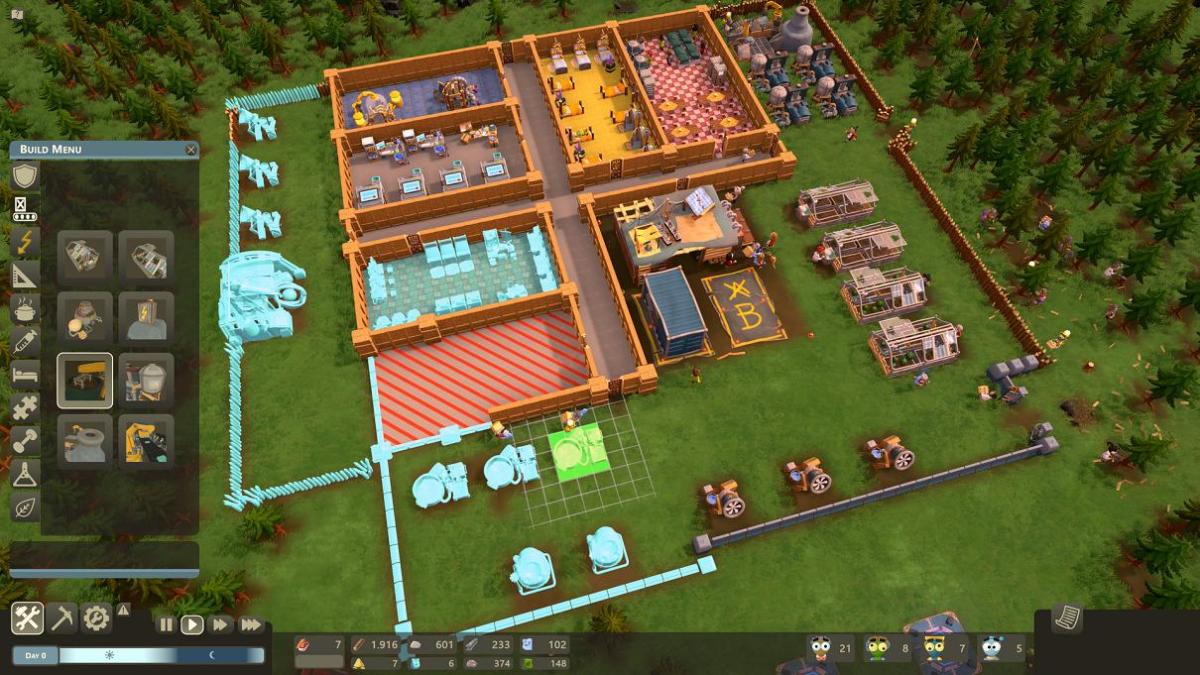Set game speed to triple fast-forward
This screenshot has height=675, width=1200.
pos(251,624)
